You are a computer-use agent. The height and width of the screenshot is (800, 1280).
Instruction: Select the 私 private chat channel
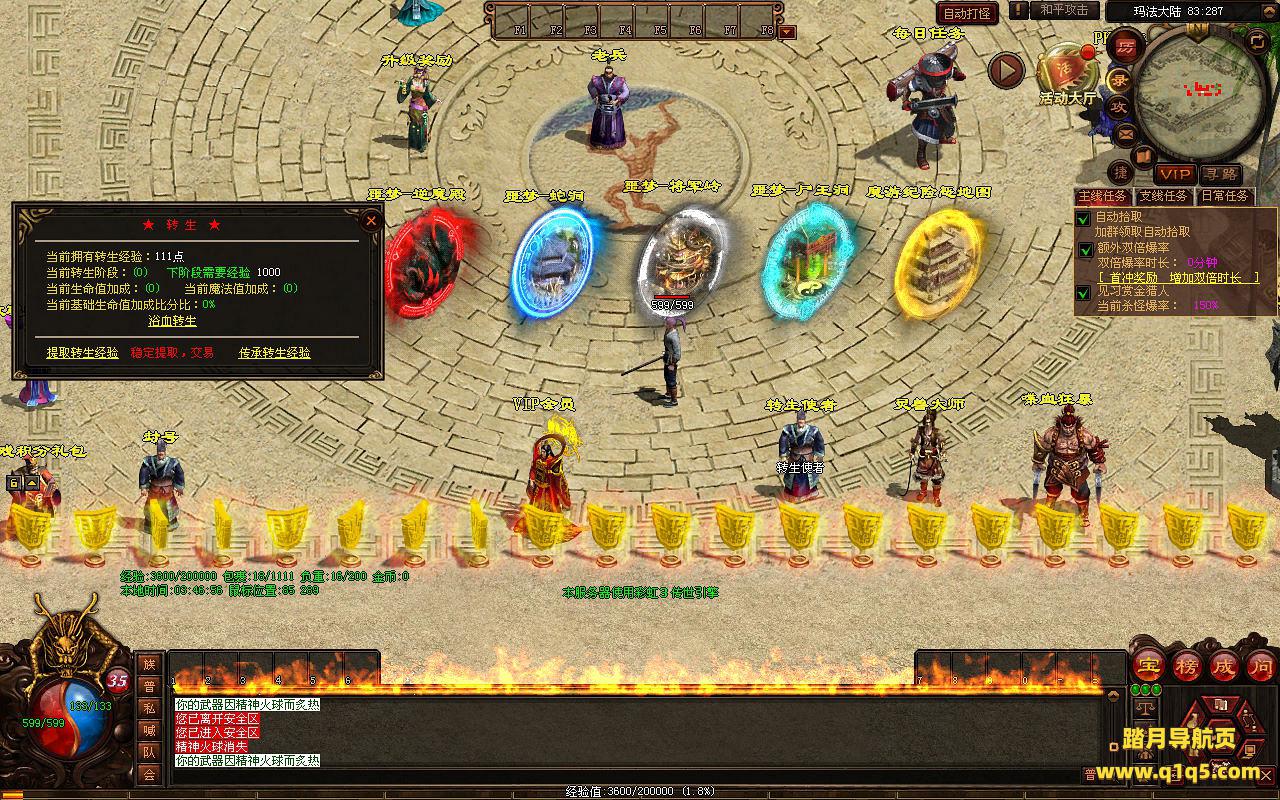(x=149, y=708)
